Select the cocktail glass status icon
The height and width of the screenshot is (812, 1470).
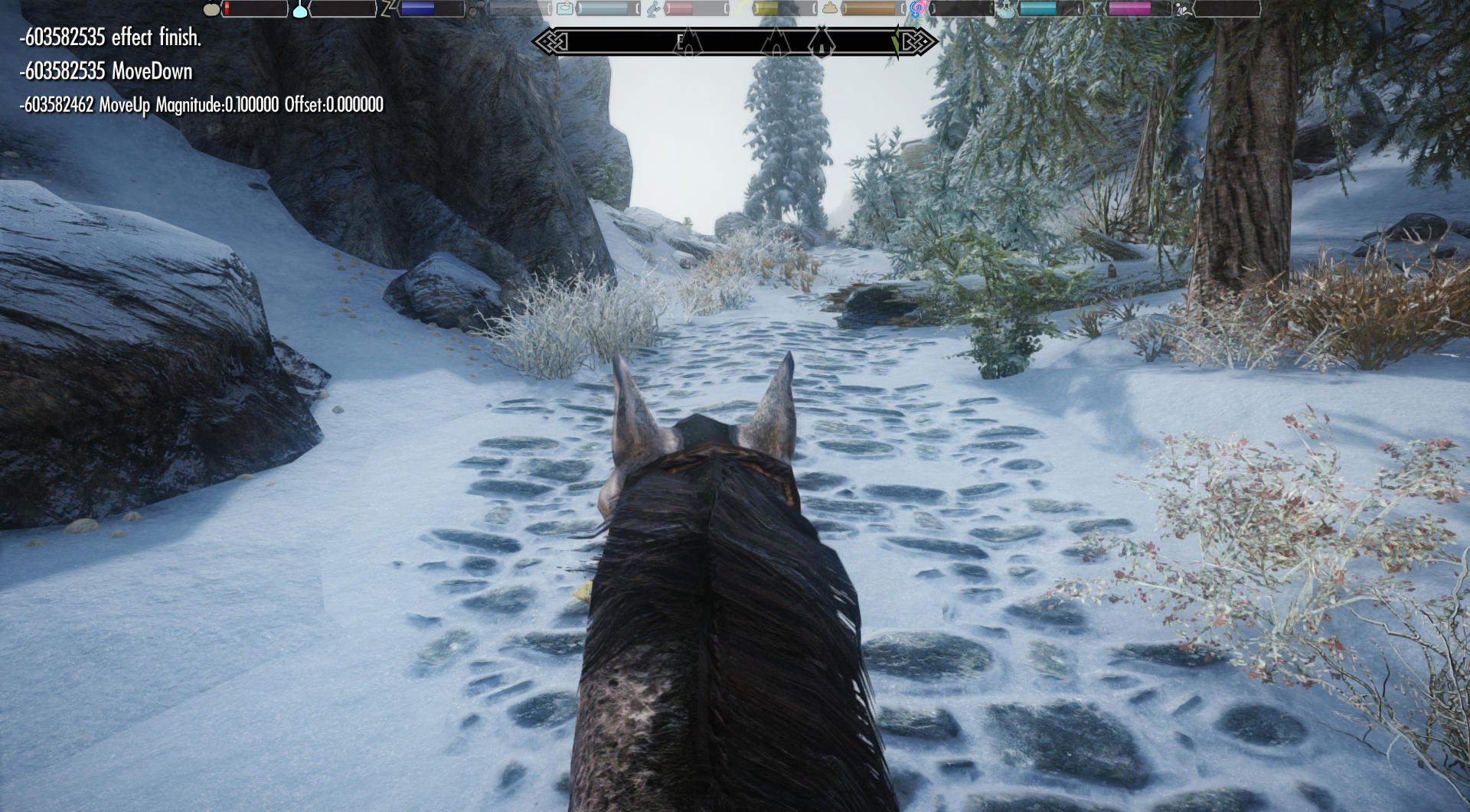1096,9
